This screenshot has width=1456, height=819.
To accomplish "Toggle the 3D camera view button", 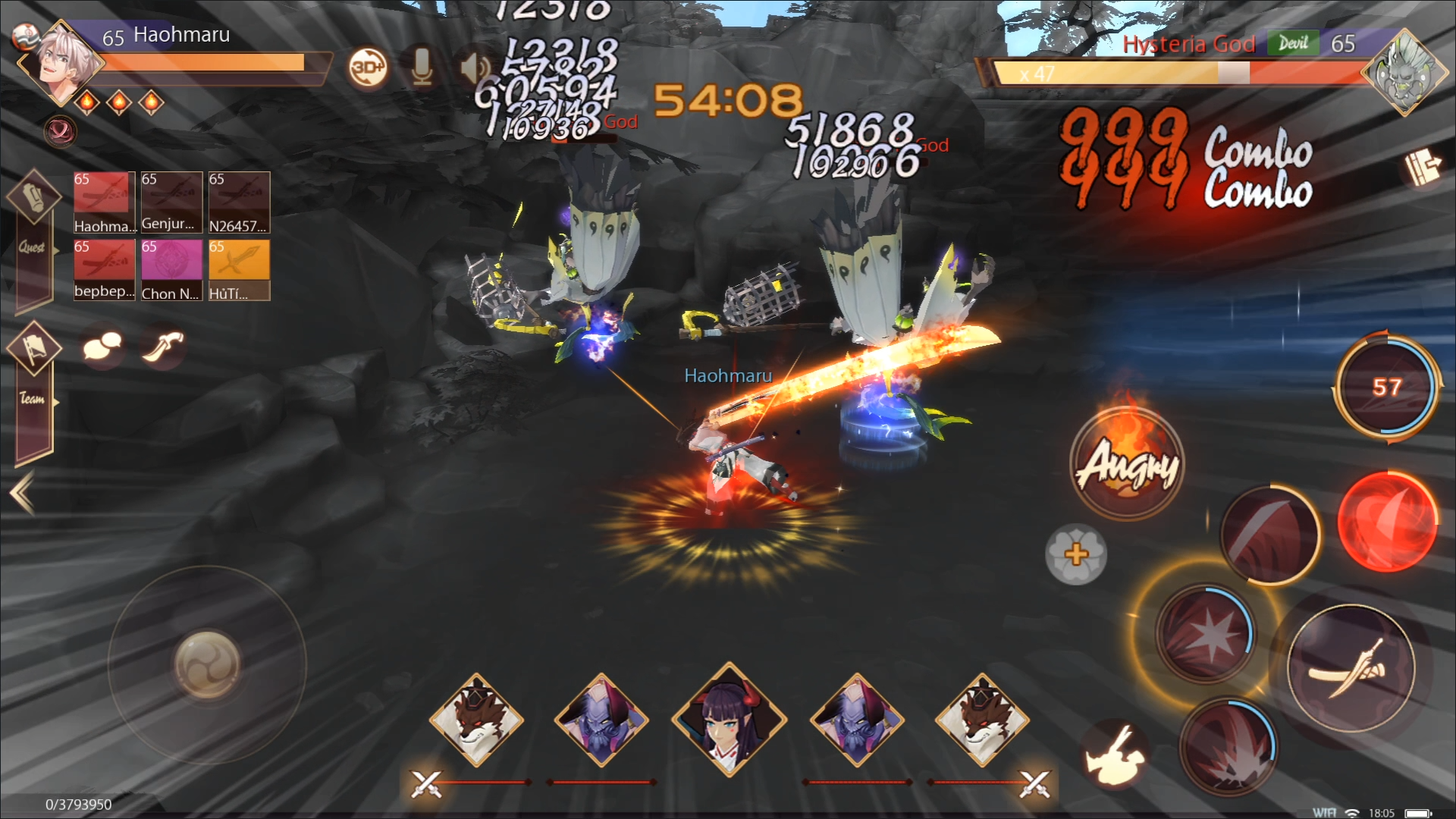I will (368, 68).
